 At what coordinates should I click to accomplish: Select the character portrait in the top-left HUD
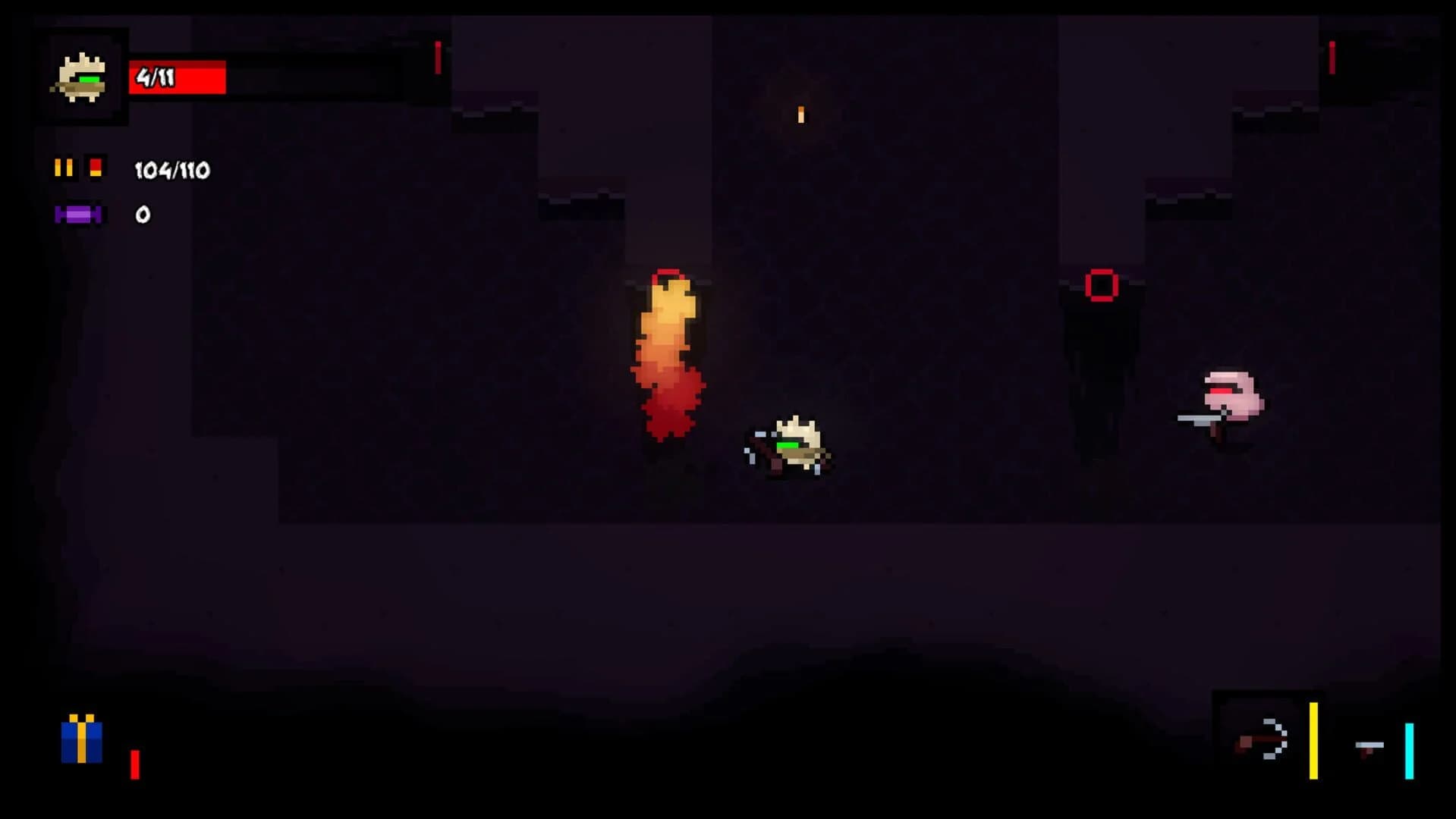pyautogui.click(x=80, y=74)
